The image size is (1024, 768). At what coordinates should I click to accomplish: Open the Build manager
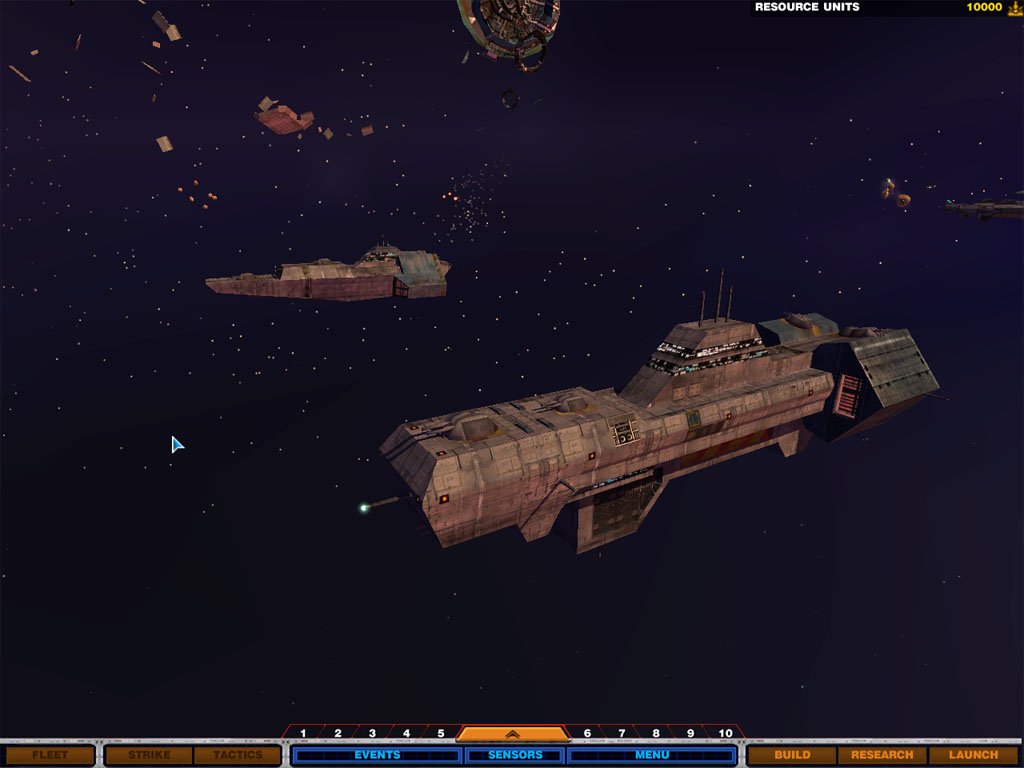(x=792, y=755)
